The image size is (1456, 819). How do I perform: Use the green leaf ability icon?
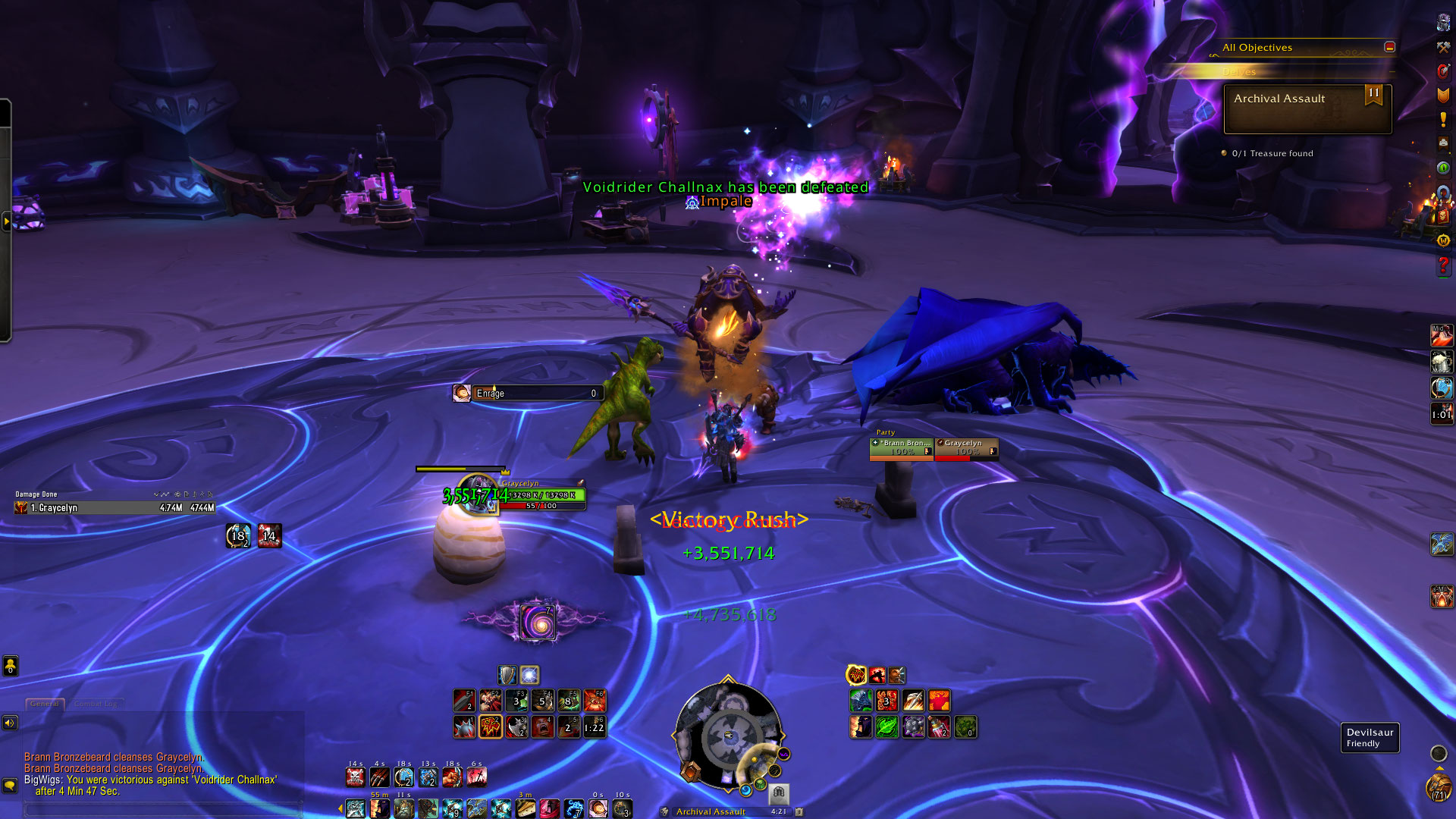point(886,727)
